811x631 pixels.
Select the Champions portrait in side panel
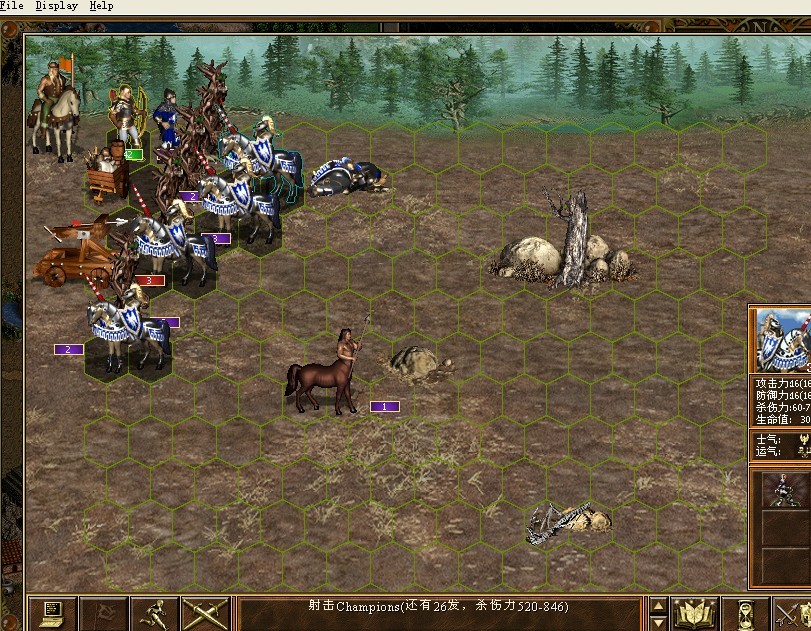coord(782,340)
